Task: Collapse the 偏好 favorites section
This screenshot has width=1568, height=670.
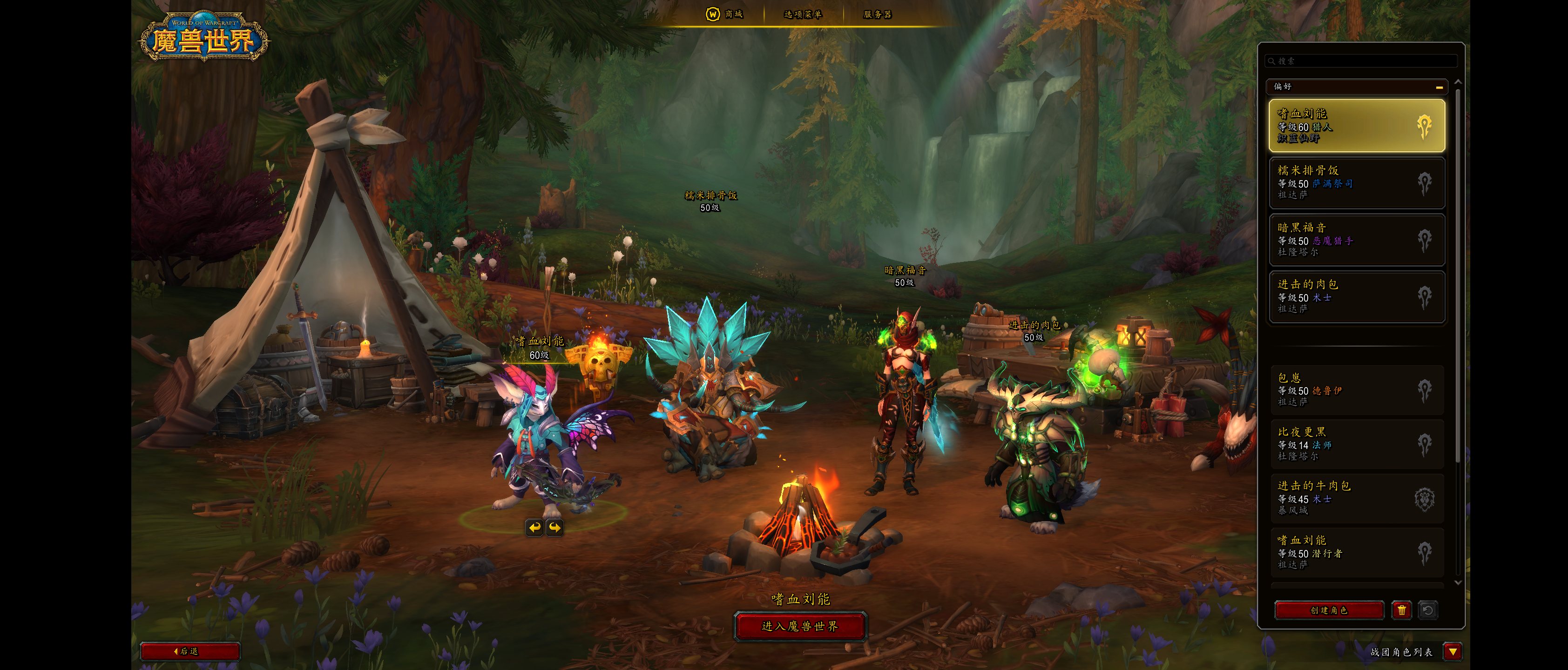Action: pos(1439,87)
